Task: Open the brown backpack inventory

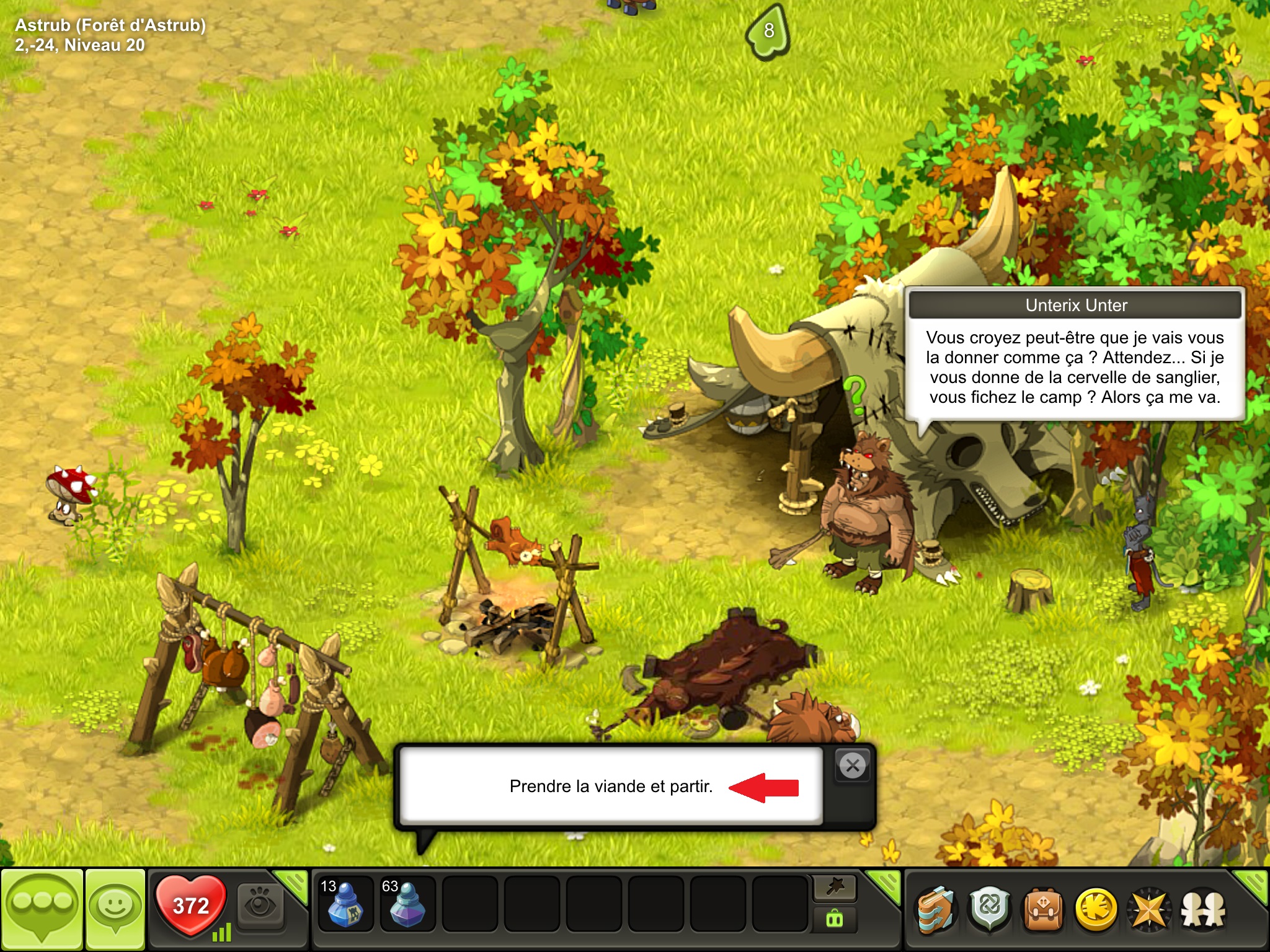Action: (1043, 910)
